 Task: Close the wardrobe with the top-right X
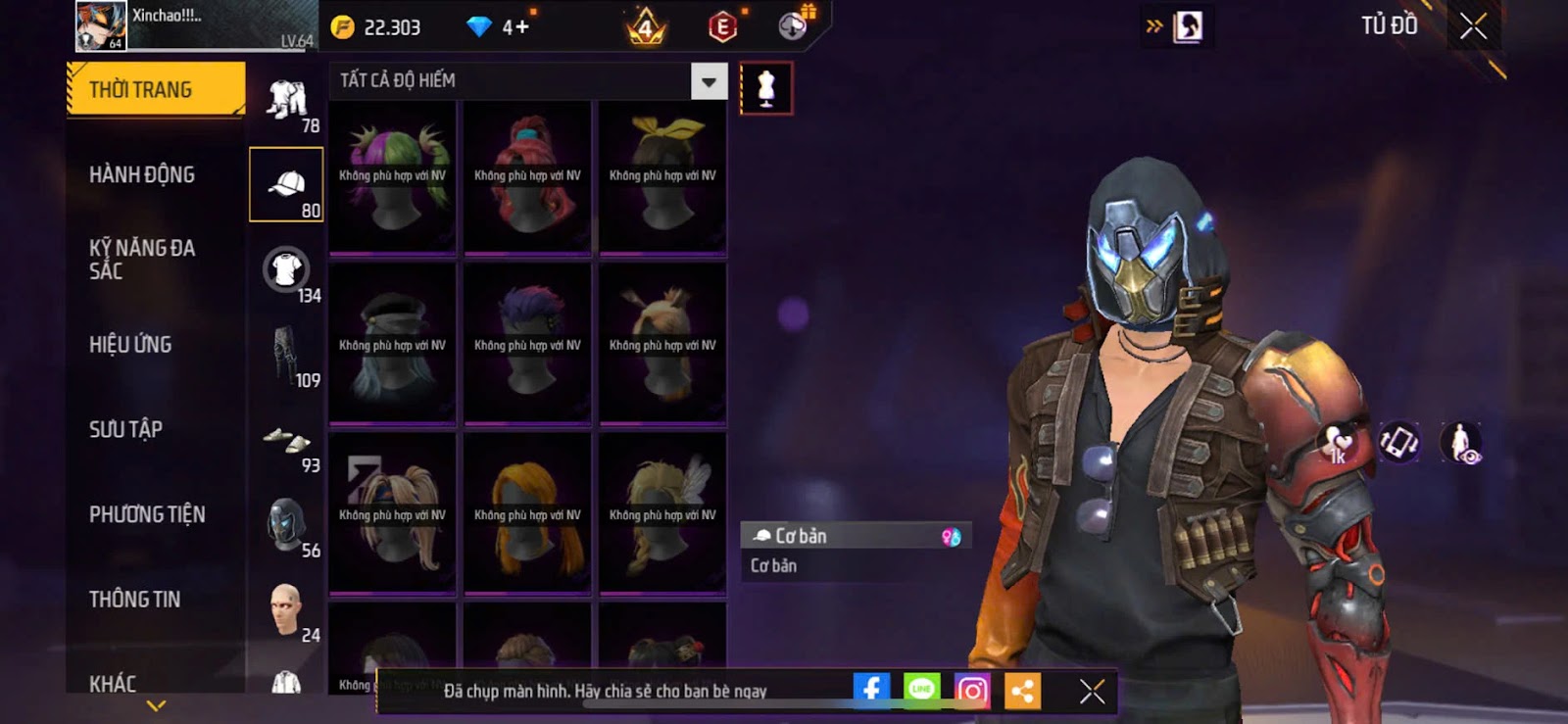[x=1473, y=26]
